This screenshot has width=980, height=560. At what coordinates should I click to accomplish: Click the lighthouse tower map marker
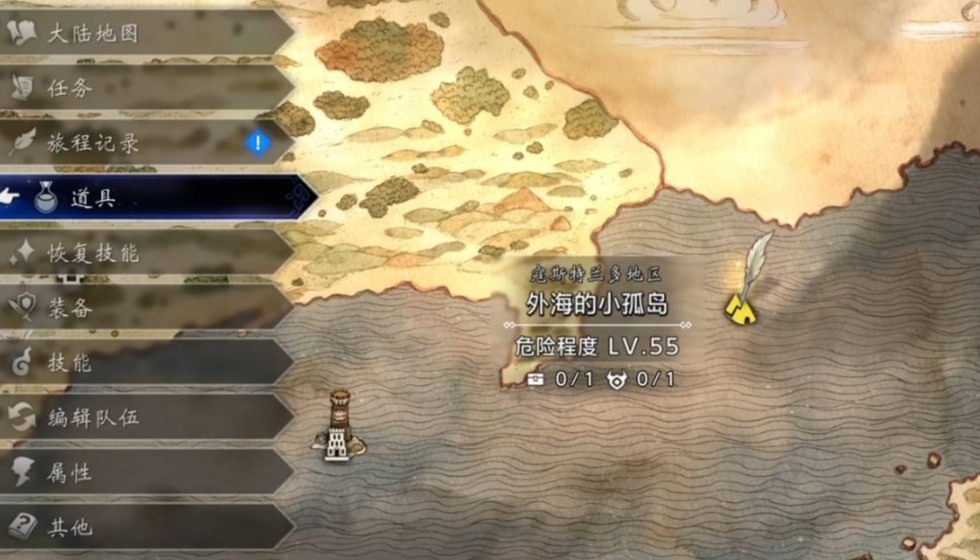click(338, 426)
